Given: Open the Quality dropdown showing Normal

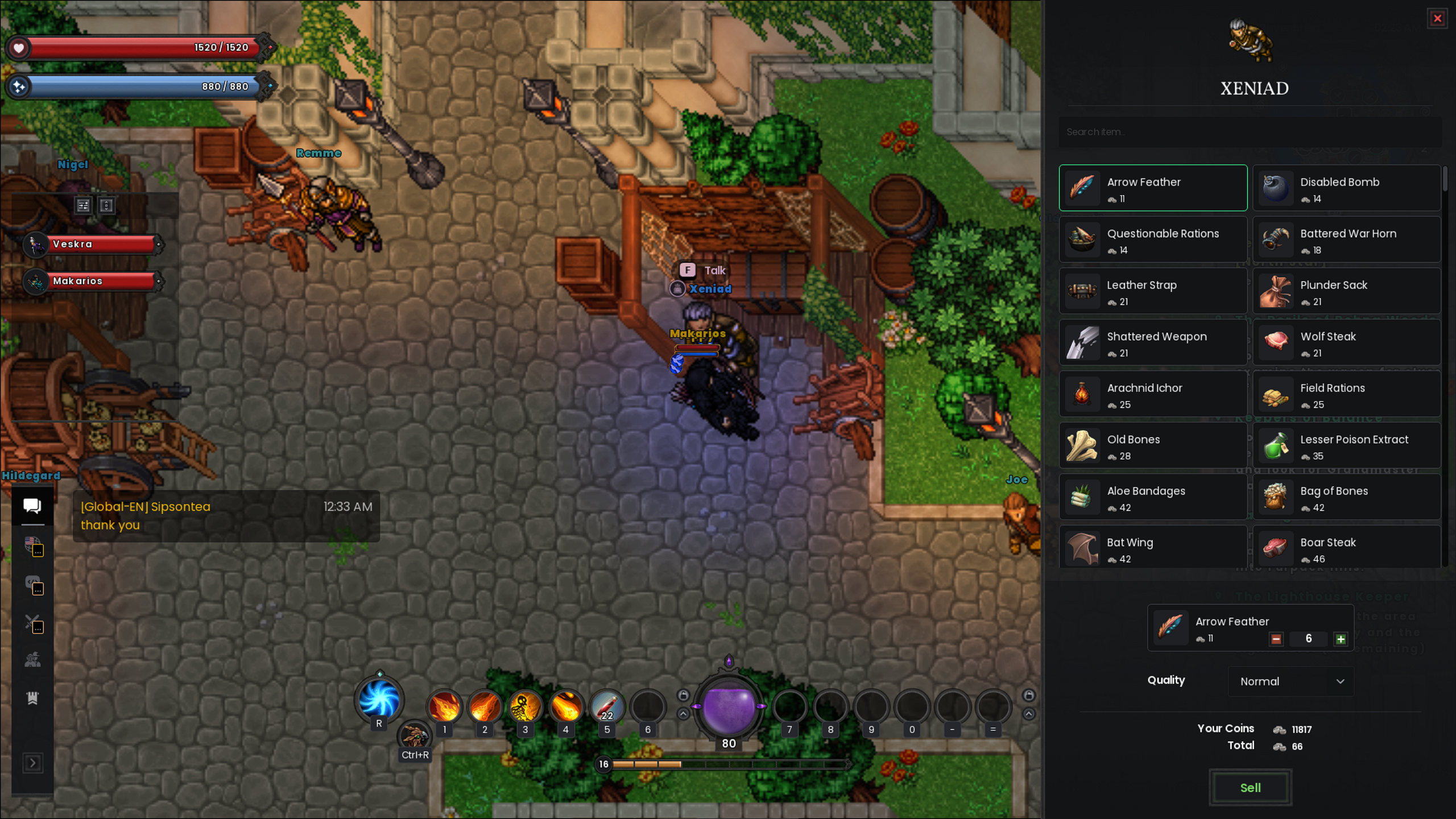Looking at the screenshot, I should (1291, 681).
